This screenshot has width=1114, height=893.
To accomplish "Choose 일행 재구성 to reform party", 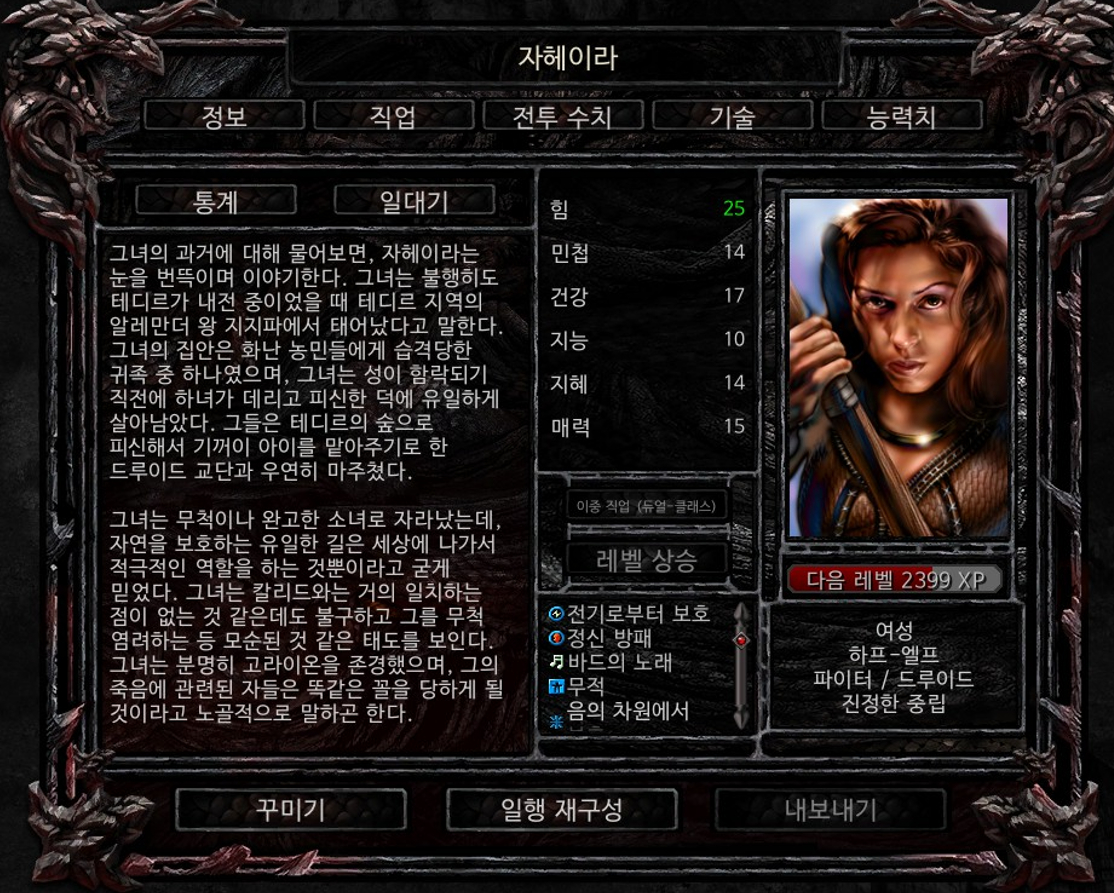I will (x=561, y=809).
